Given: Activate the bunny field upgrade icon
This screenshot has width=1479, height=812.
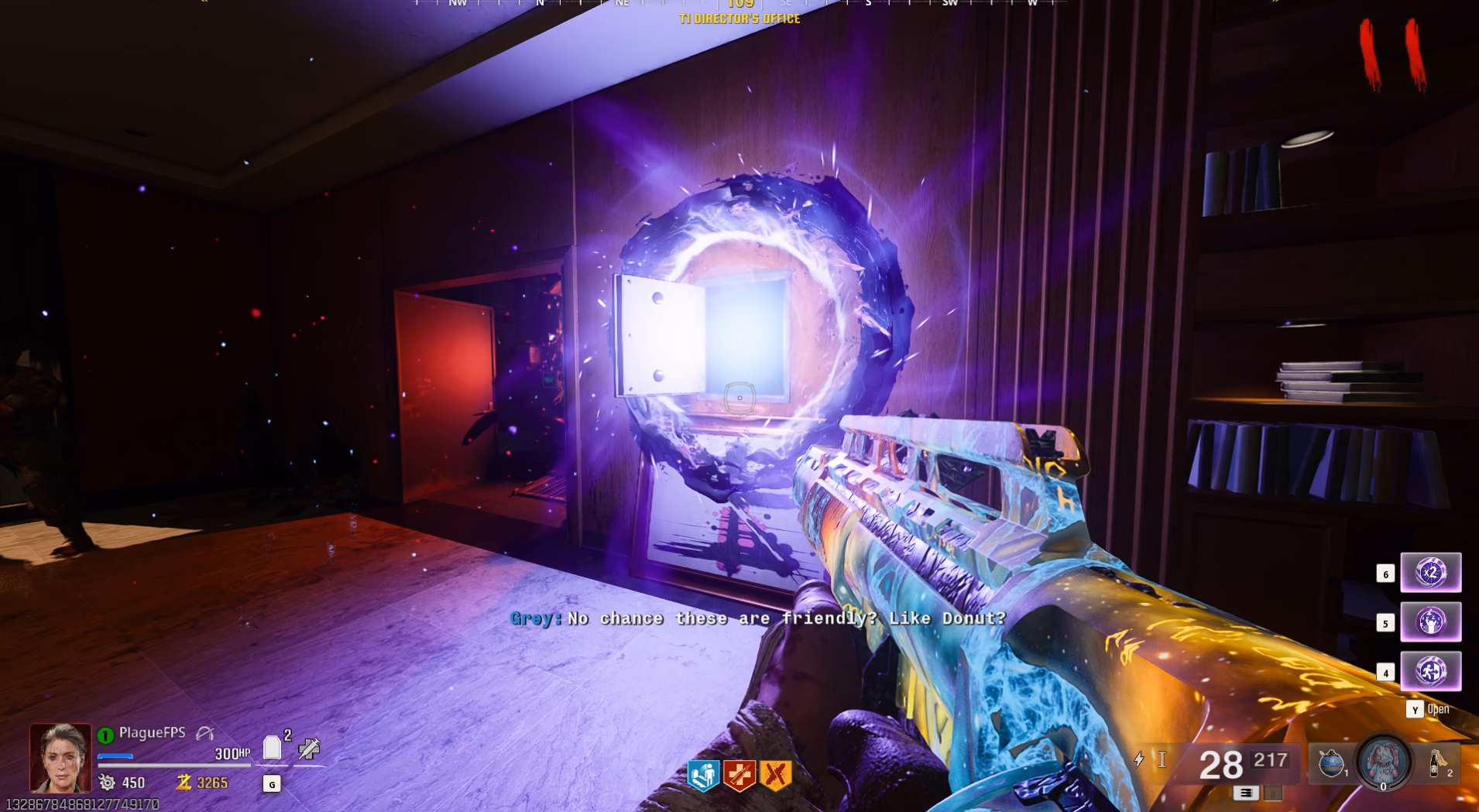Looking at the screenshot, I should pyautogui.click(x=1383, y=762).
